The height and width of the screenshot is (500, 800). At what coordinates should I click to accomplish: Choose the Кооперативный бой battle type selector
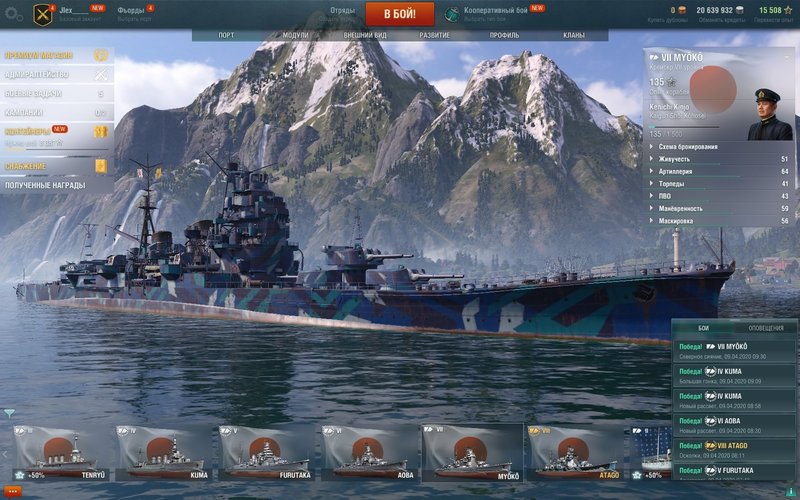coord(497,13)
